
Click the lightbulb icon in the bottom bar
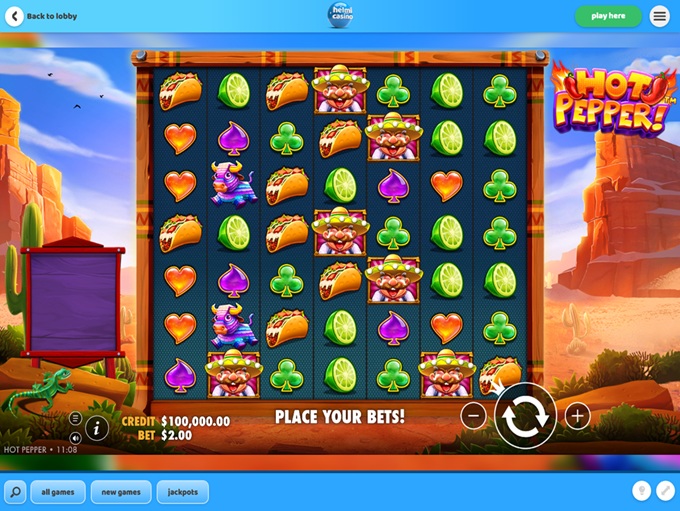point(641,491)
